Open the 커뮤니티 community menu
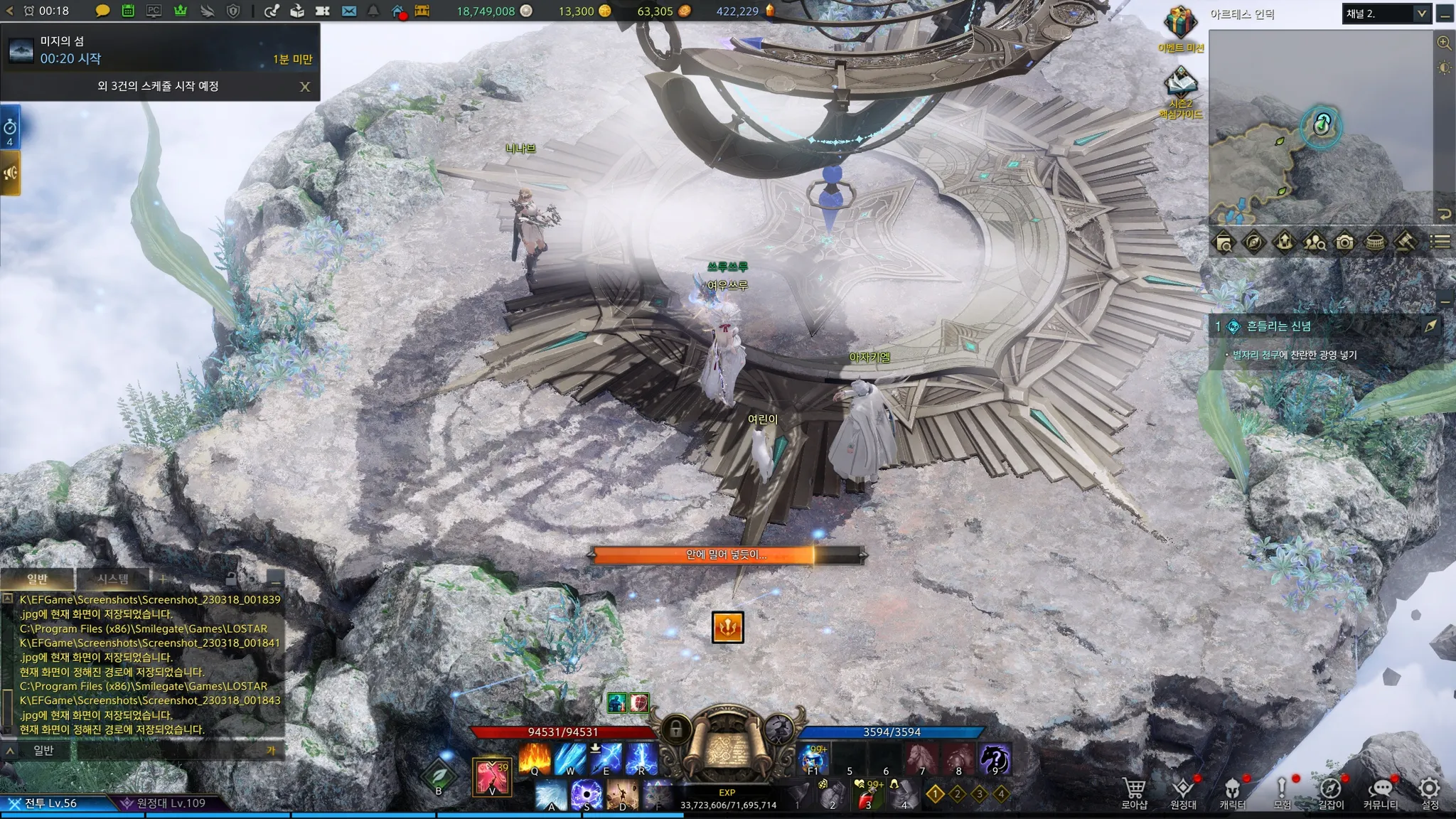The height and width of the screenshot is (819, 1456). tap(1380, 791)
